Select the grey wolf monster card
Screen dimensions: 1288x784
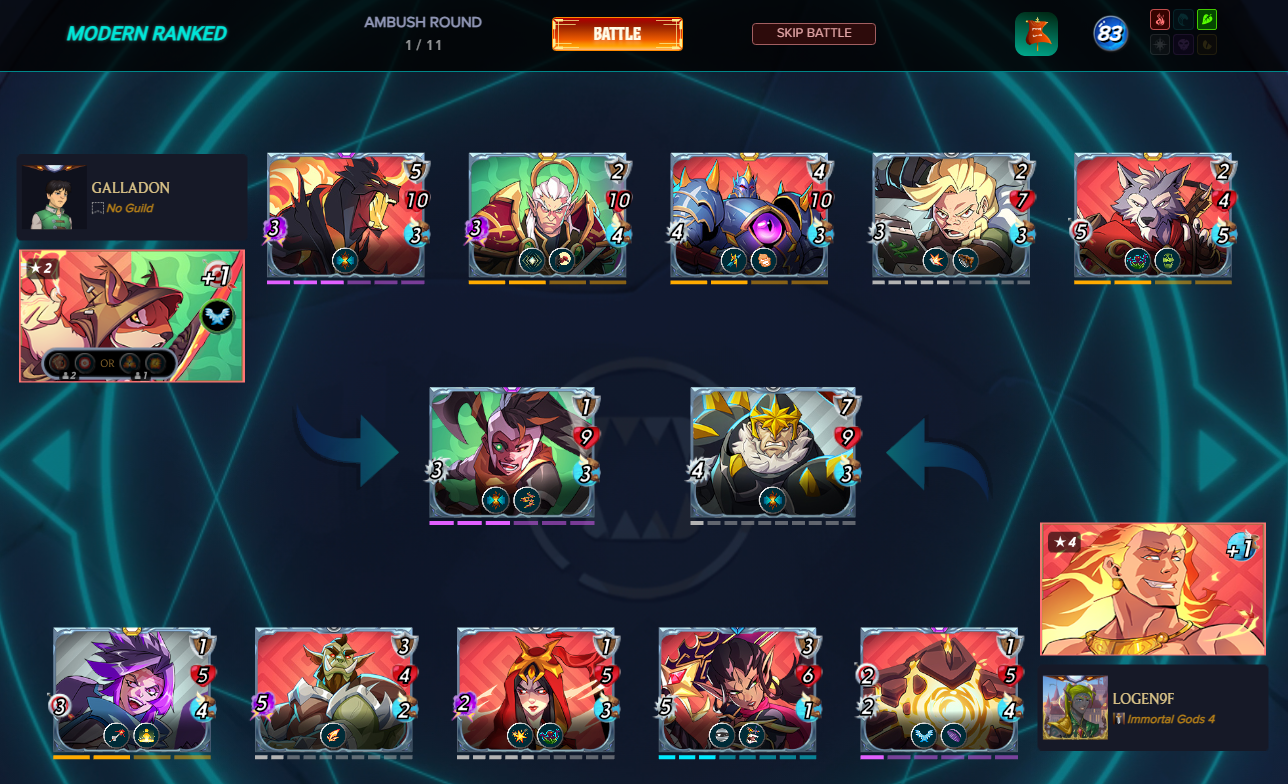tap(1153, 215)
